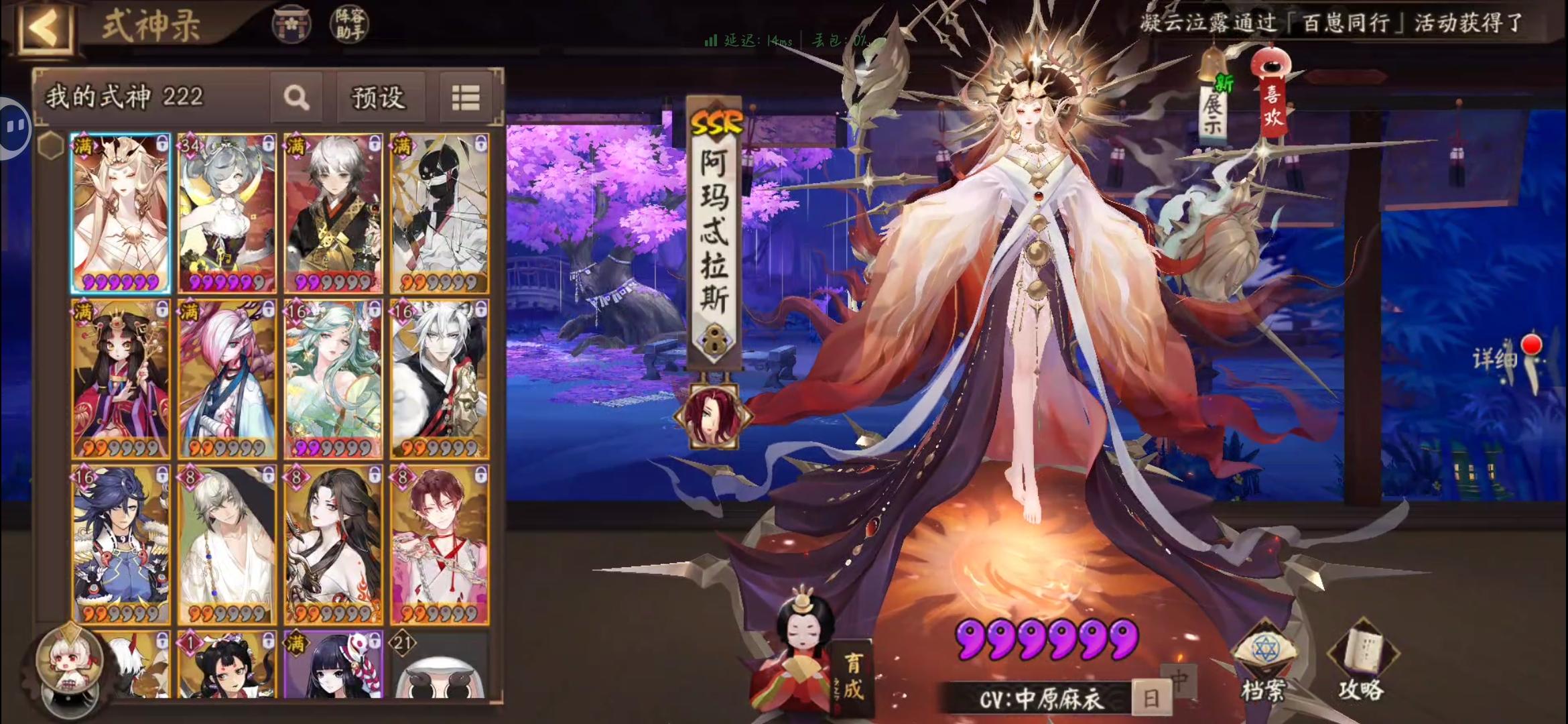Viewport: 1568px width, 724px height.
Task: Open the torii shrine icon beside the title
Action: point(291,25)
